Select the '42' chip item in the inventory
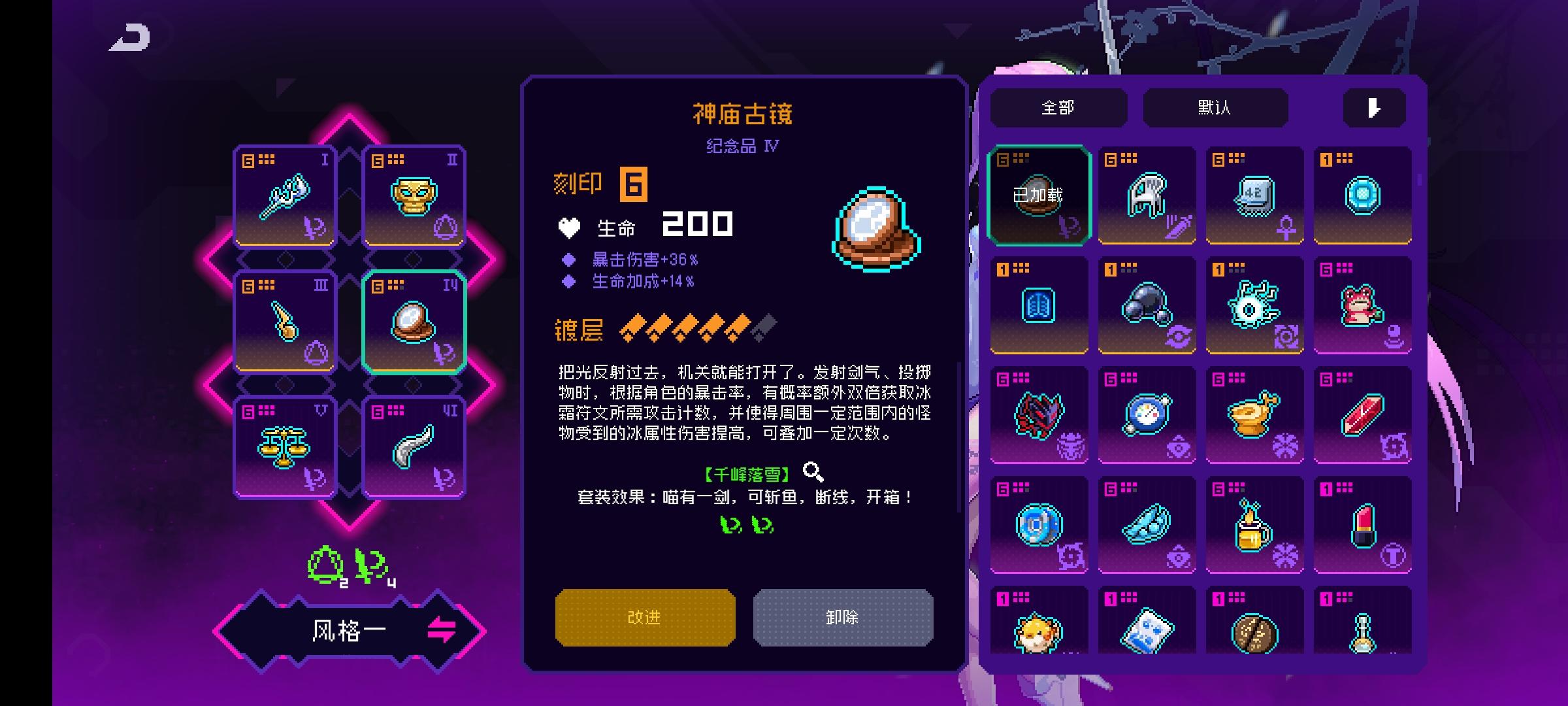Screen dimensions: 1568x706 (1256, 195)
